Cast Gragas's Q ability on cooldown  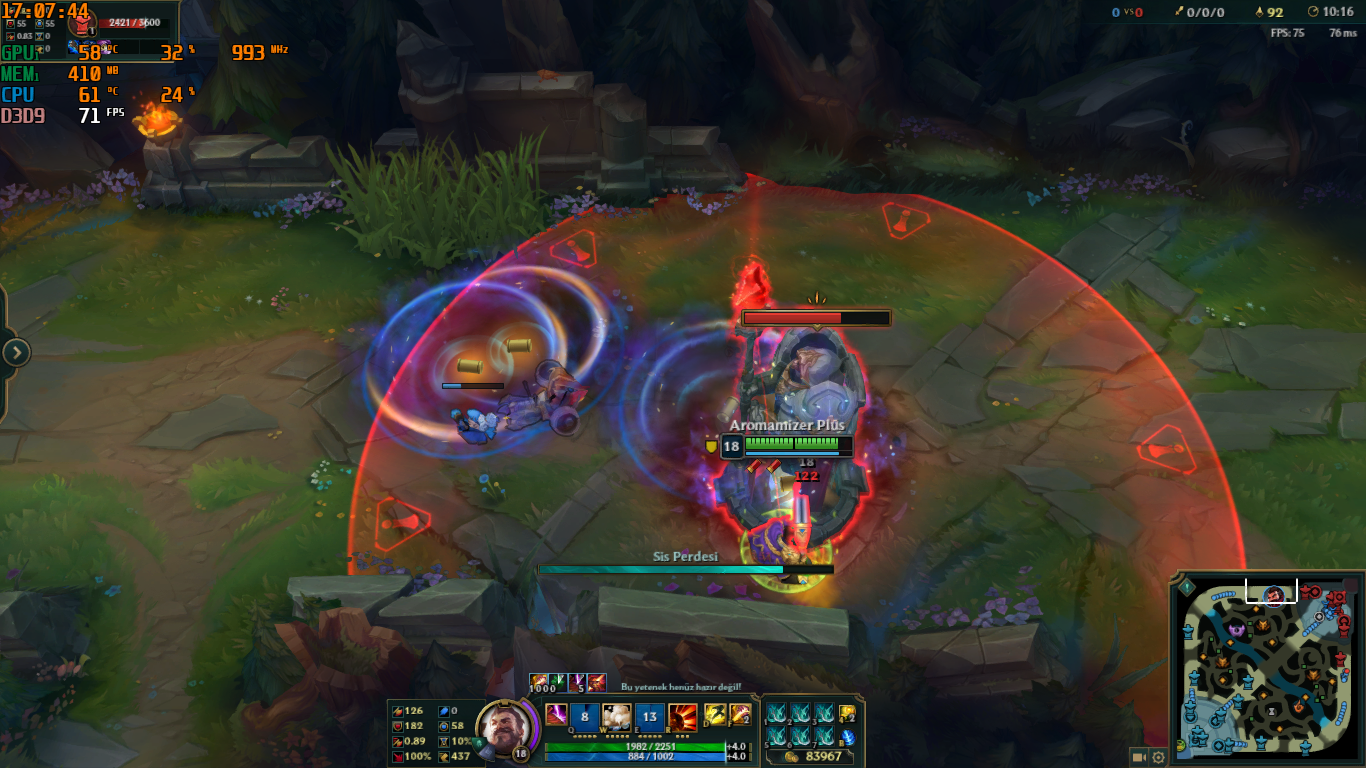click(x=586, y=716)
